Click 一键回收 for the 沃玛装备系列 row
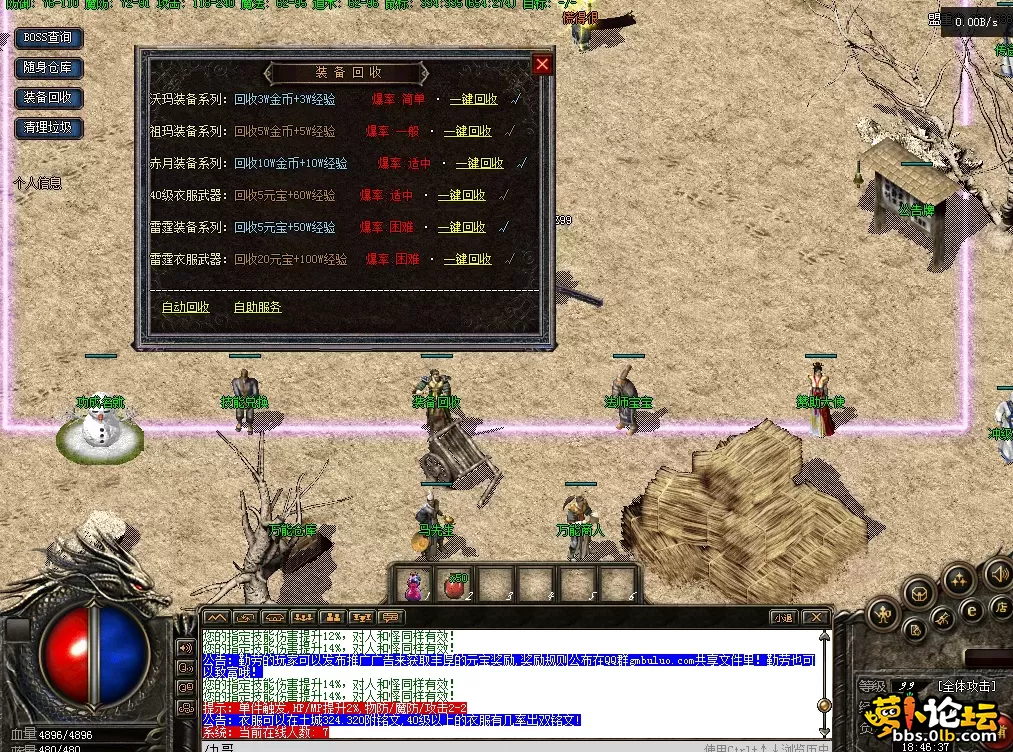This screenshot has height=752, width=1013. [x=473, y=99]
